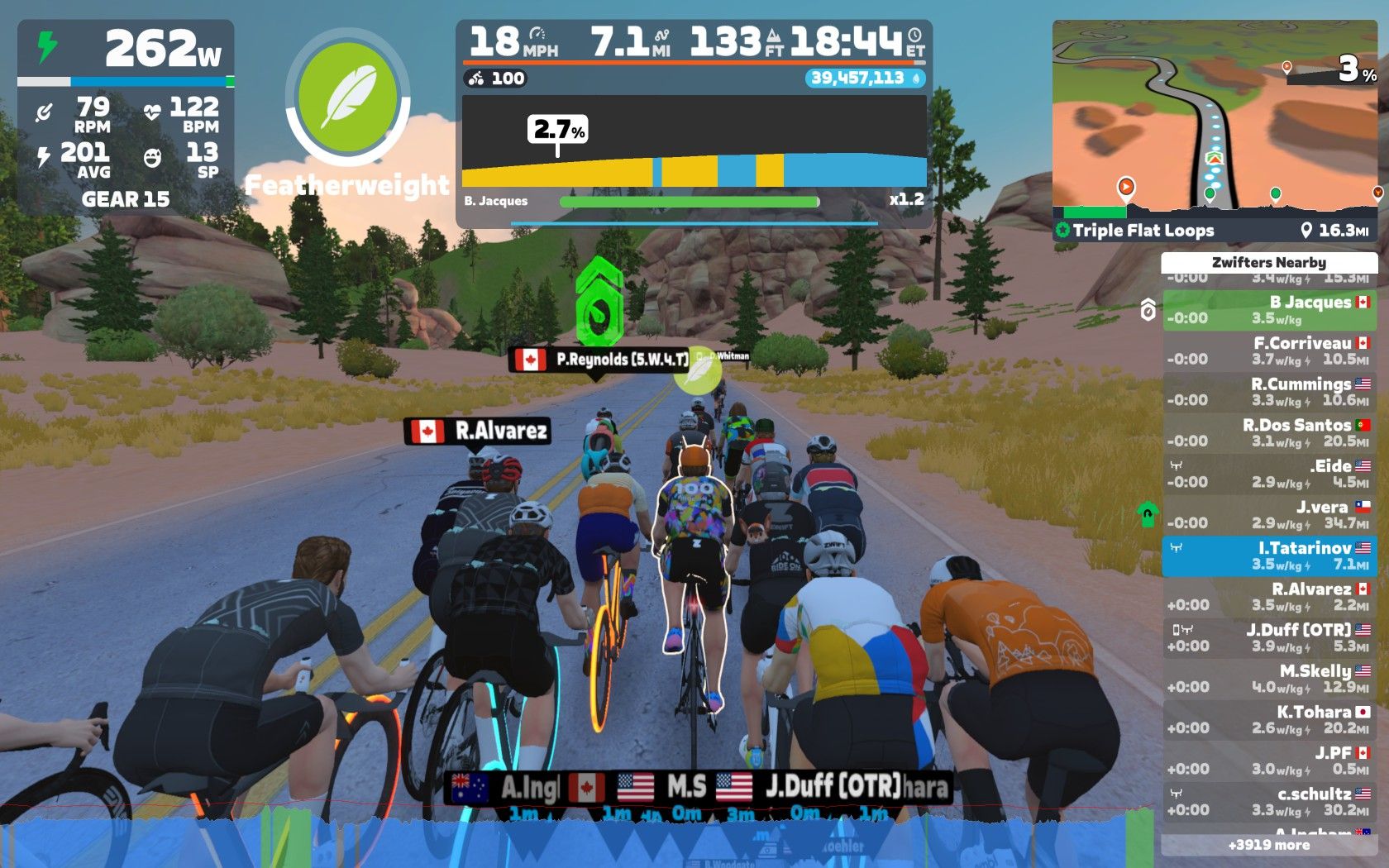Select F.Corriveau in the nearby list

[x=1269, y=351]
